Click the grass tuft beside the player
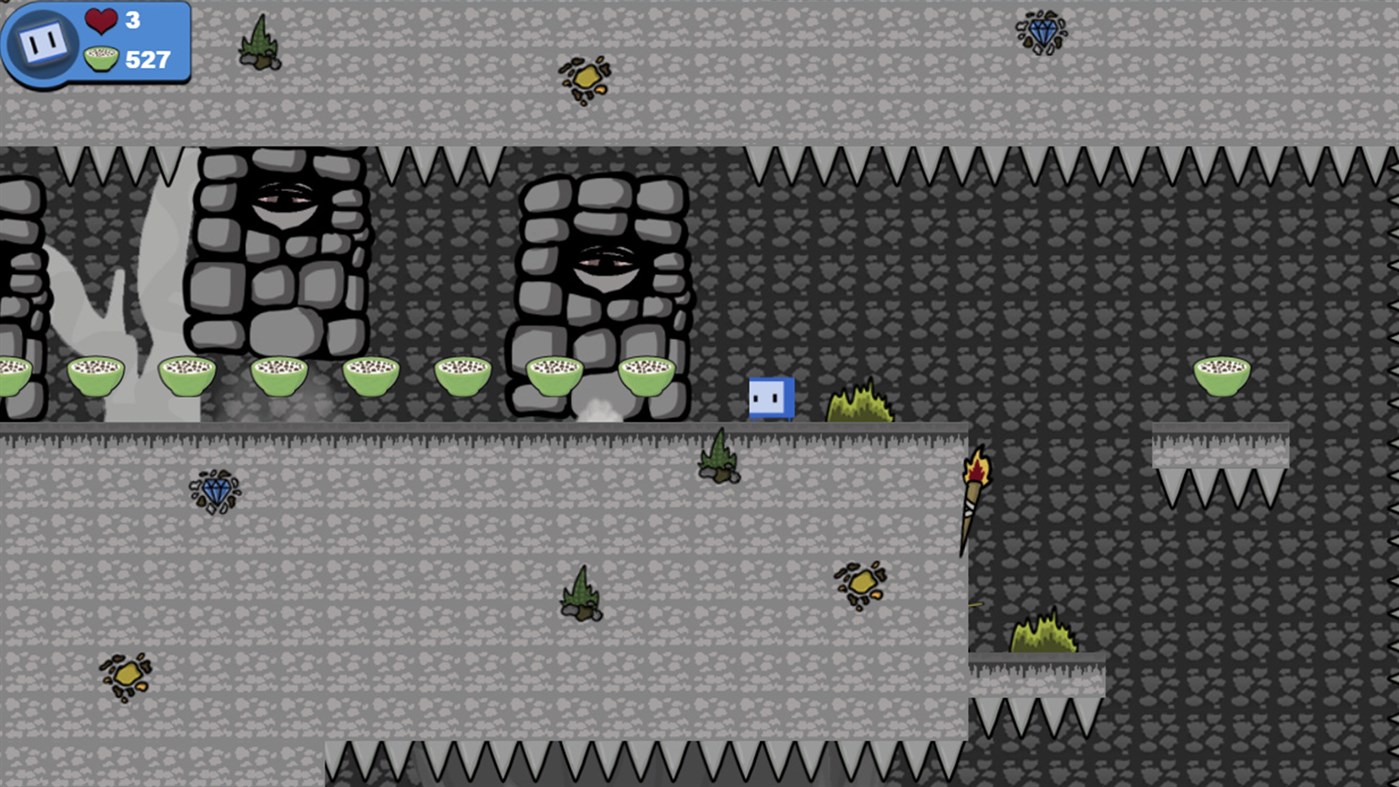Image resolution: width=1399 pixels, height=787 pixels. click(x=859, y=401)
